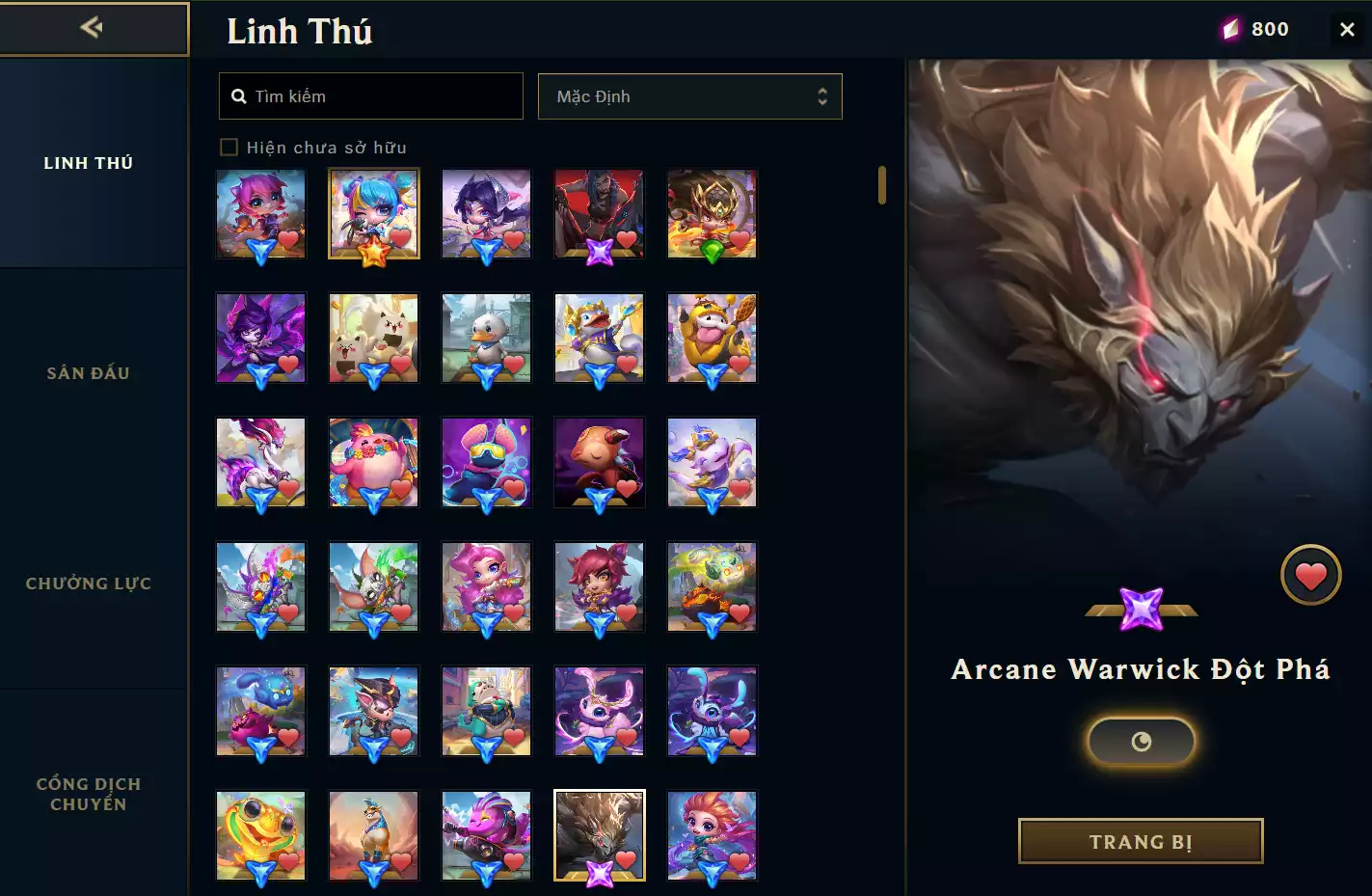Open the CHƯỞNG LỰC section
The image size is (1372, 896).
pos(88,584)
